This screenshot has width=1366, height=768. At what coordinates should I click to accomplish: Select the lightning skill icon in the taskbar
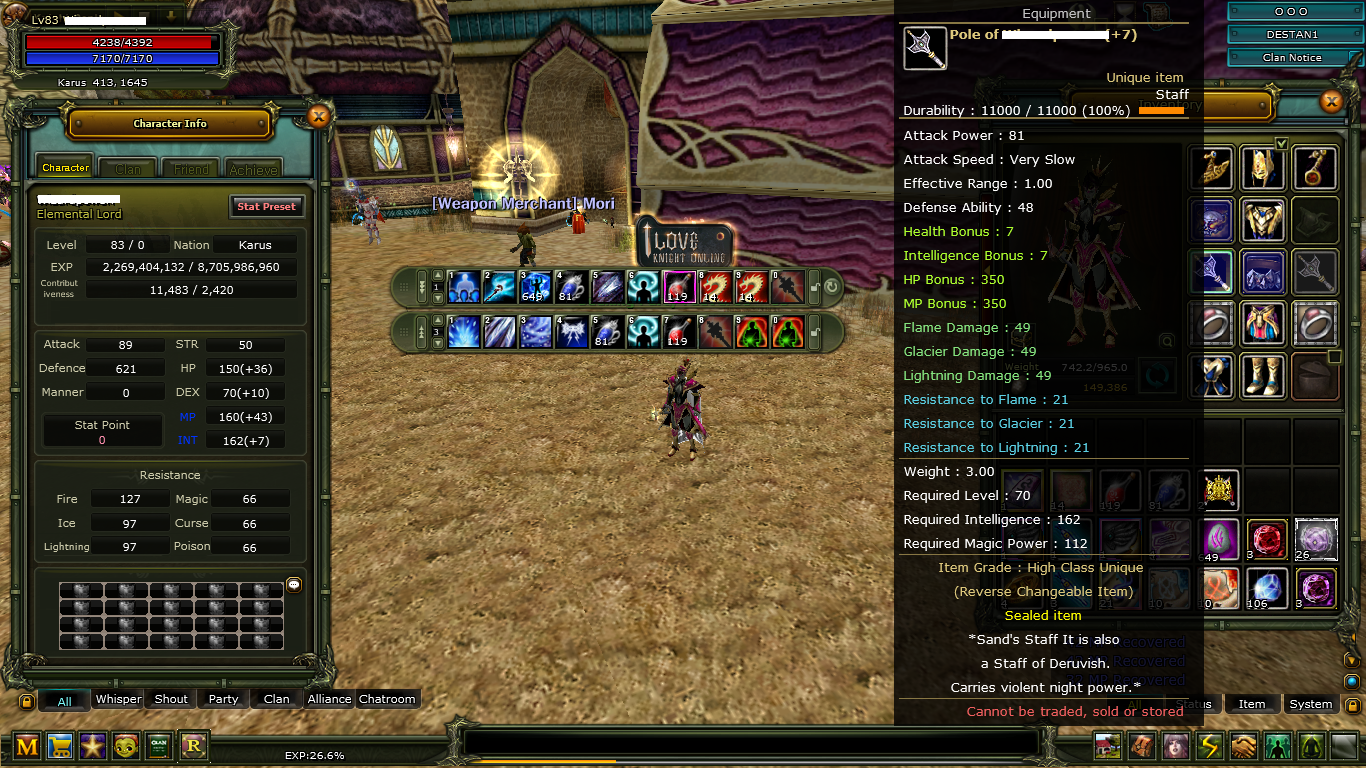[1209, 746]
